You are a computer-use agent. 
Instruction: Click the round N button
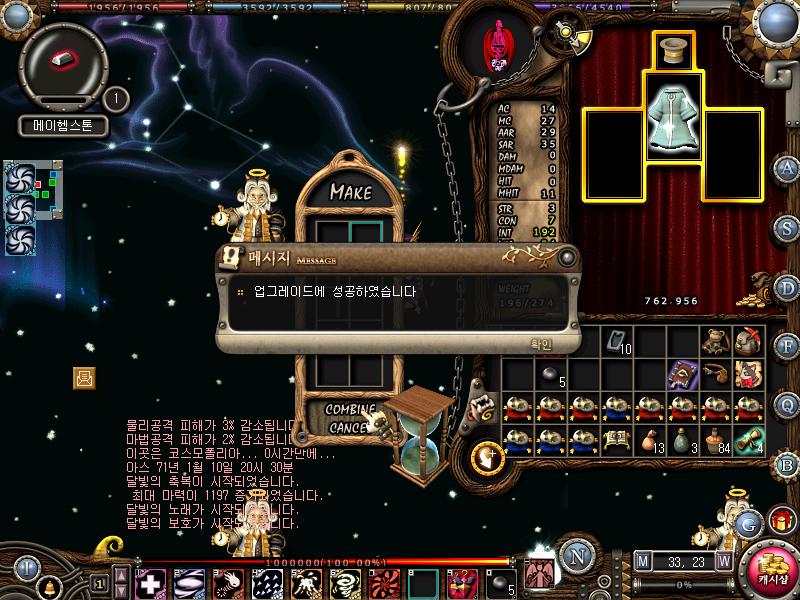click(575, 557)
